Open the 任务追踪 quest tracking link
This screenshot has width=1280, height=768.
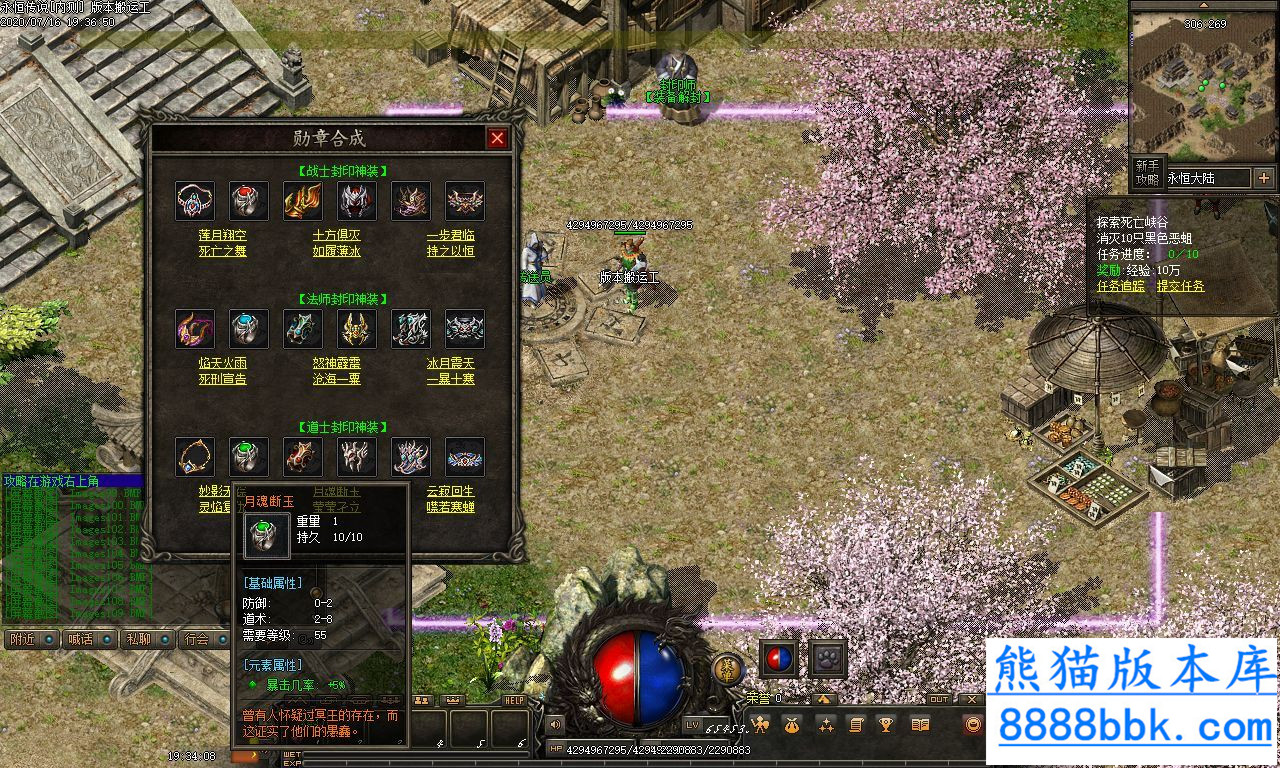tap(1121, 286)
